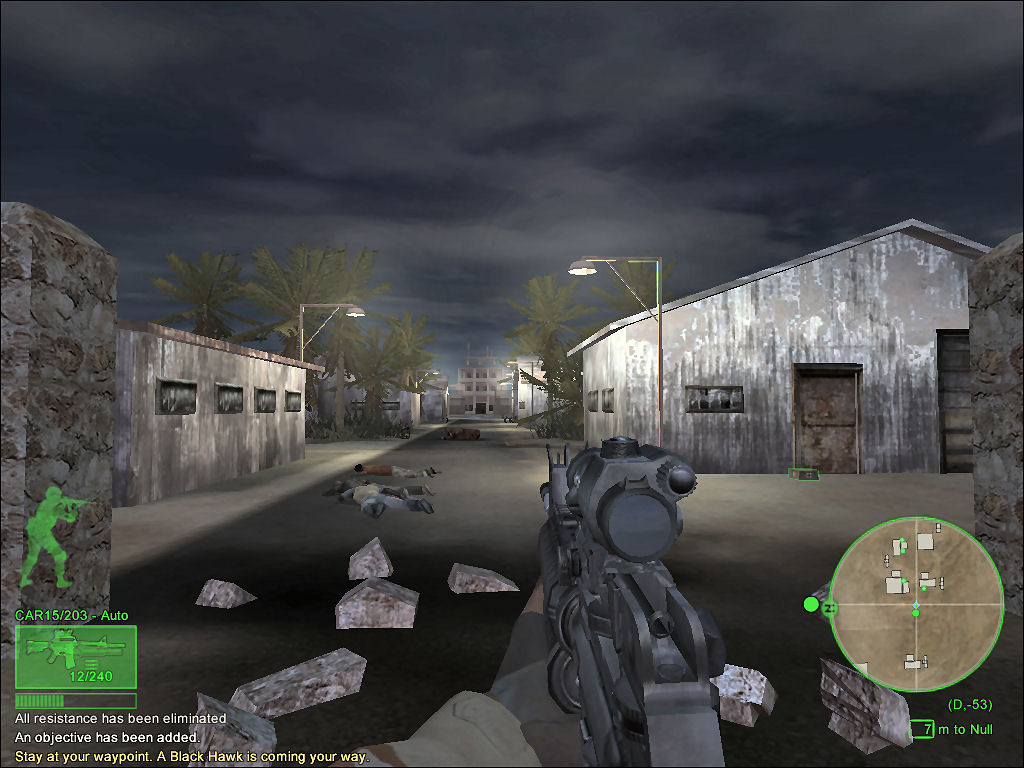Select the CAR15/203 weapon icon

point(76,656)
